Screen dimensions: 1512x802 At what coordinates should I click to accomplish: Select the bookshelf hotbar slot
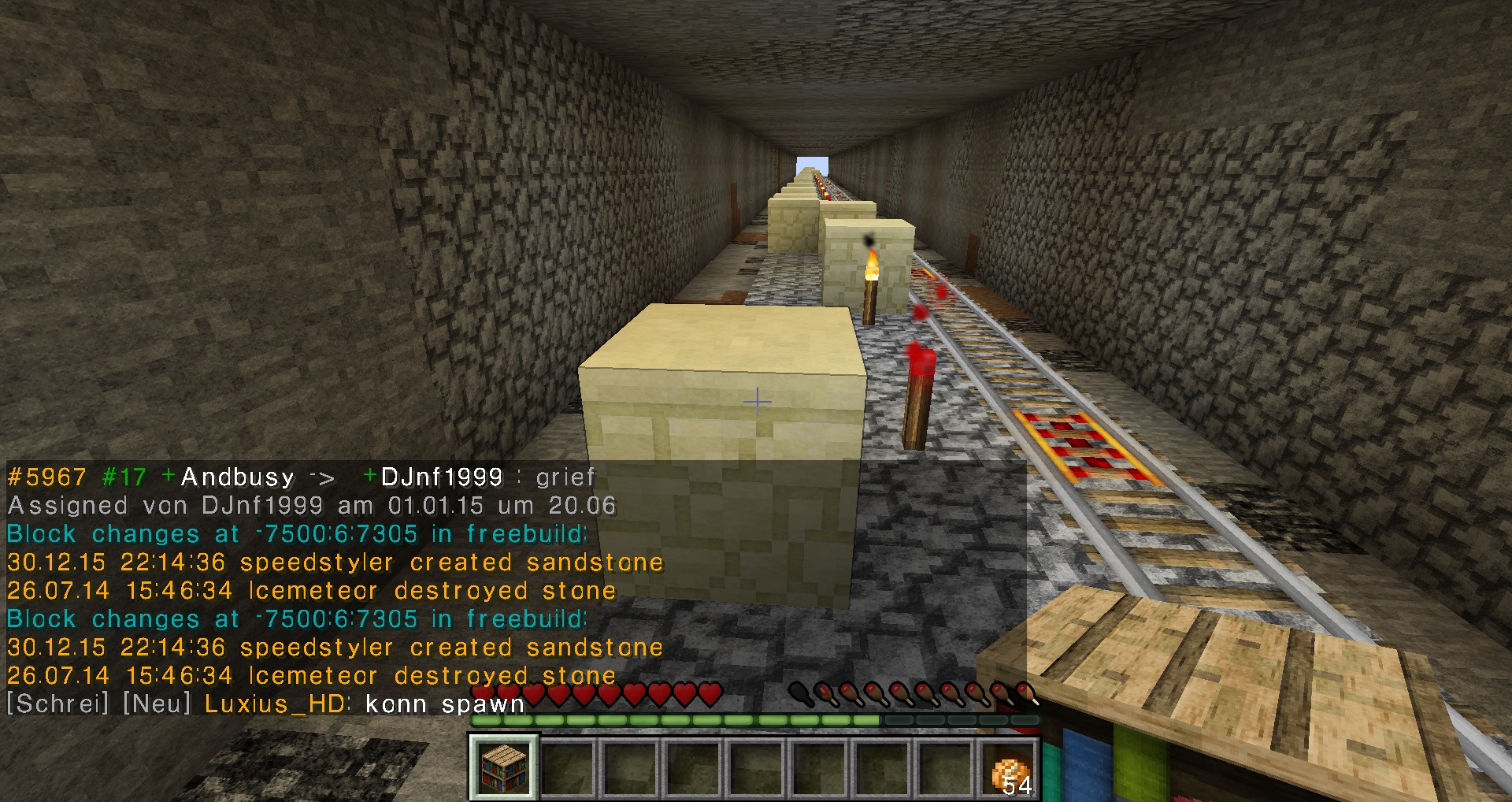pyautogui.click(x=504, y=767)
